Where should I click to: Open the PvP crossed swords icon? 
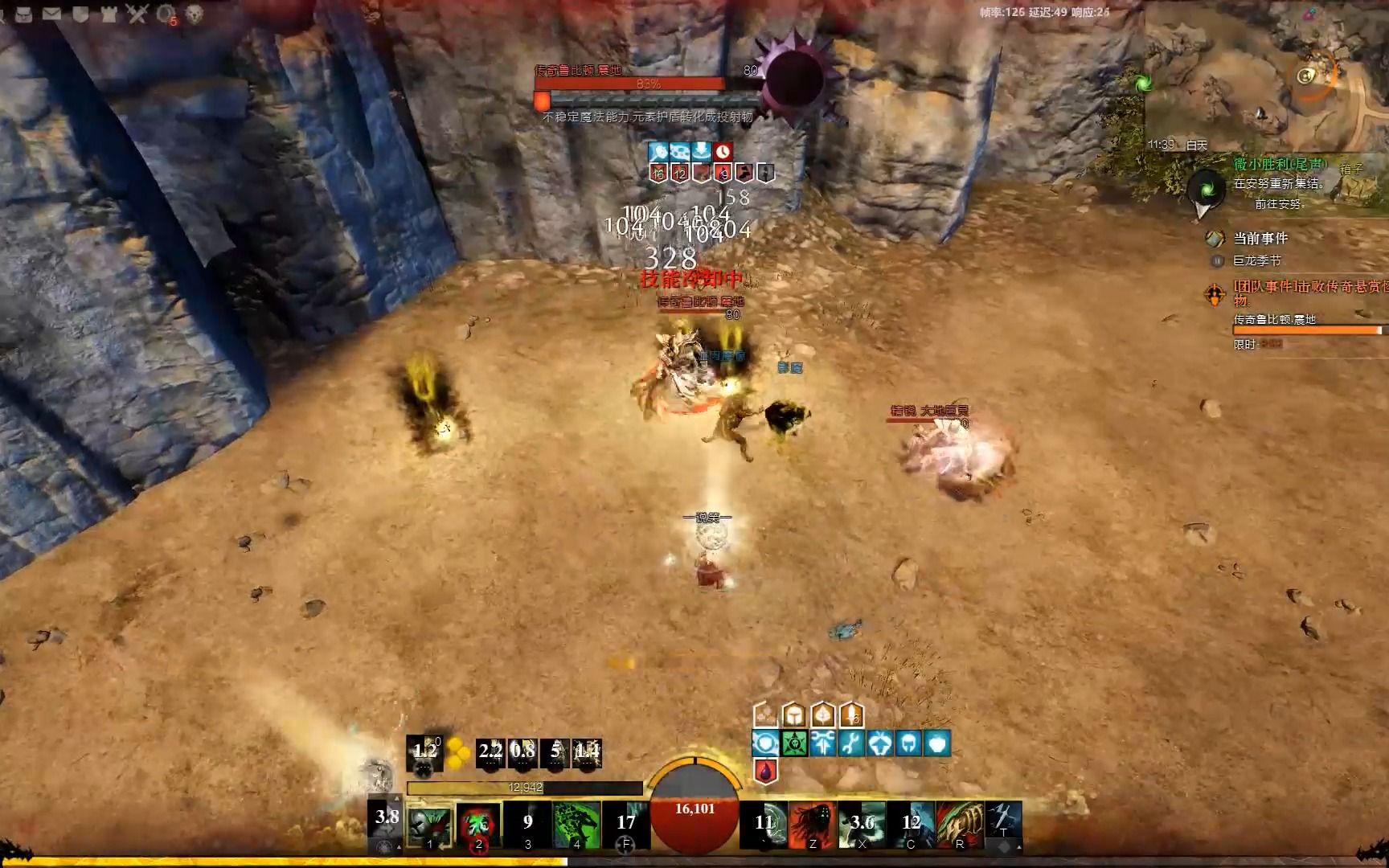coord(137,13)
